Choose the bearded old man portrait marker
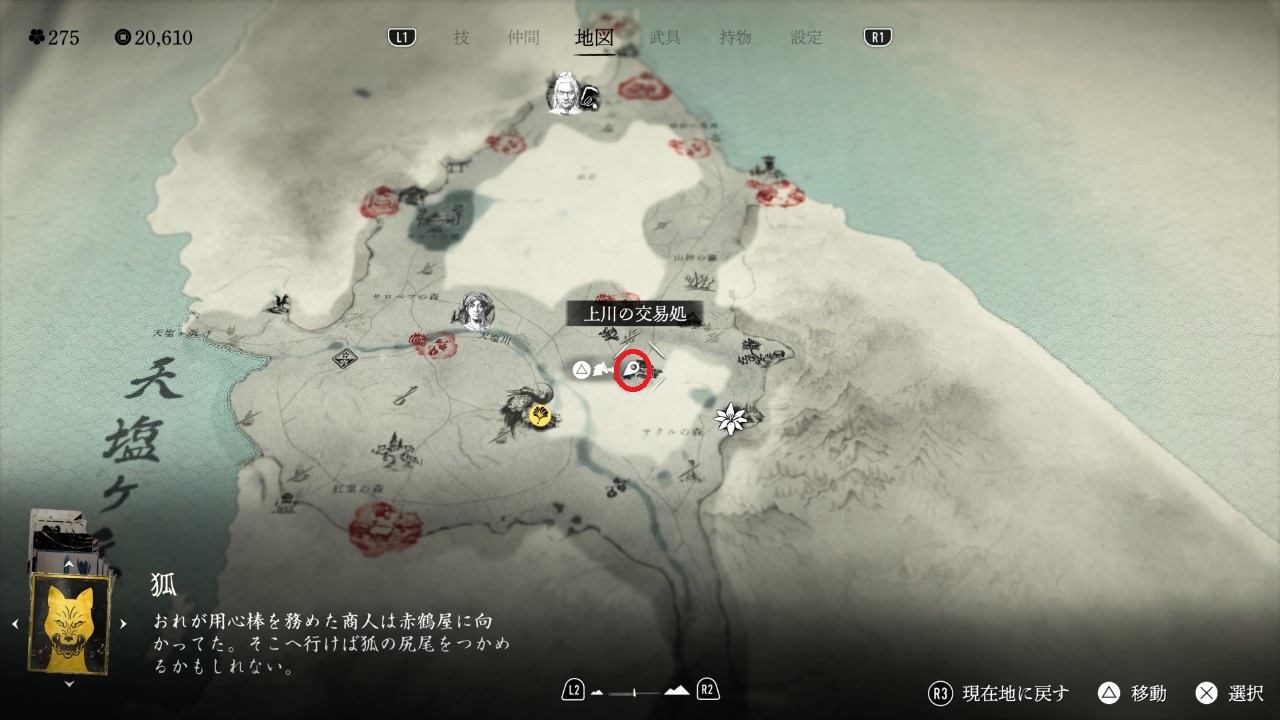The height and width of the screenshot is (720, 1280). 564,93
